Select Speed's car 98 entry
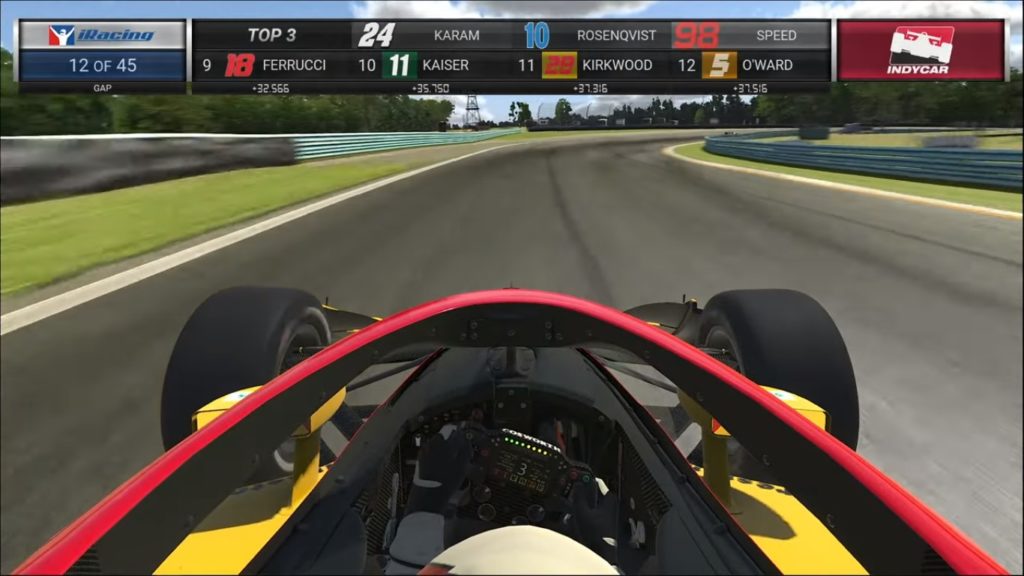Image resolution: width=1024 pixels, height=576 pixels. tap(745, 35)
